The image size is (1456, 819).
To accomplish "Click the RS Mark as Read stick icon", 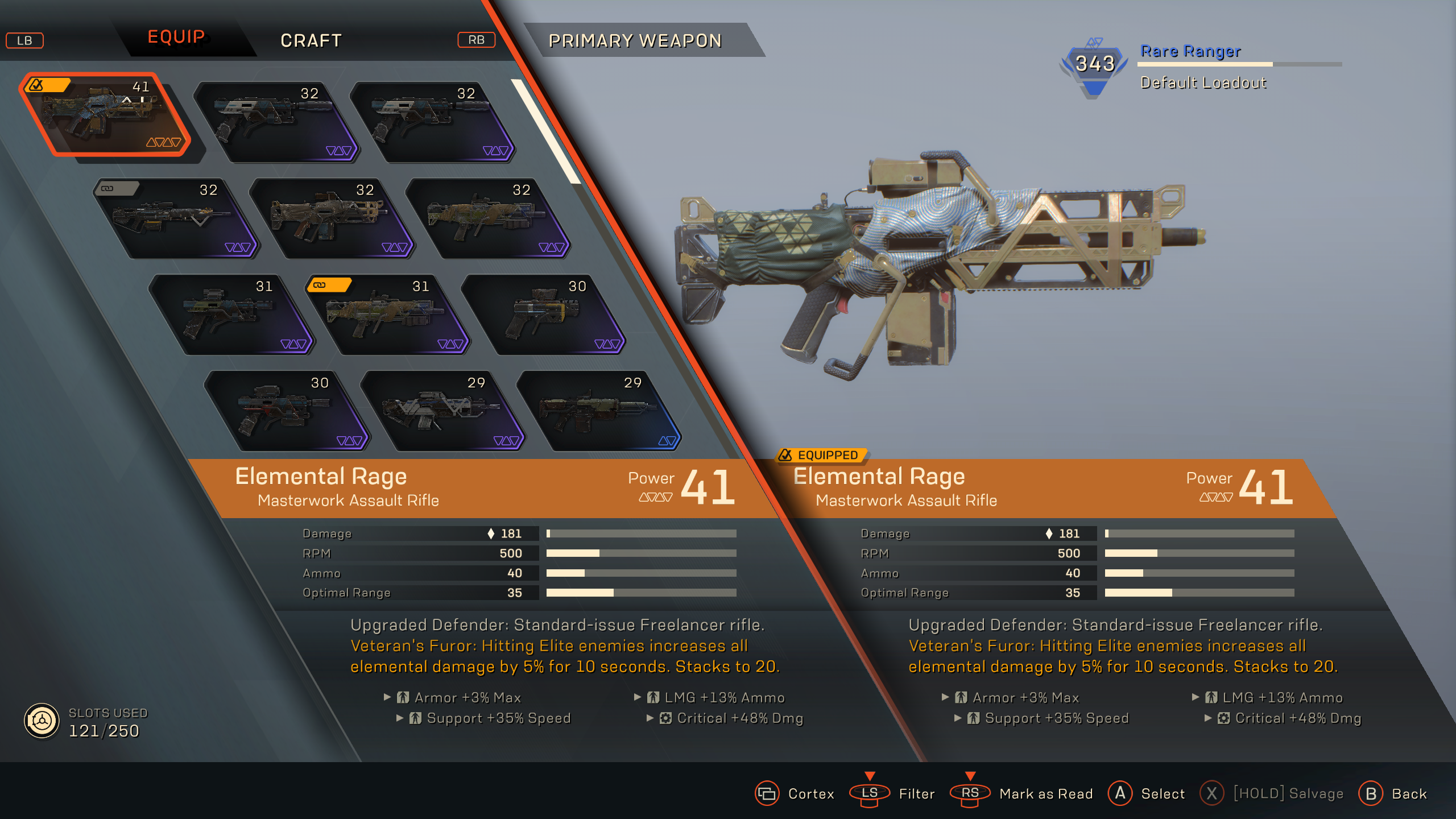I will [971, 793].
